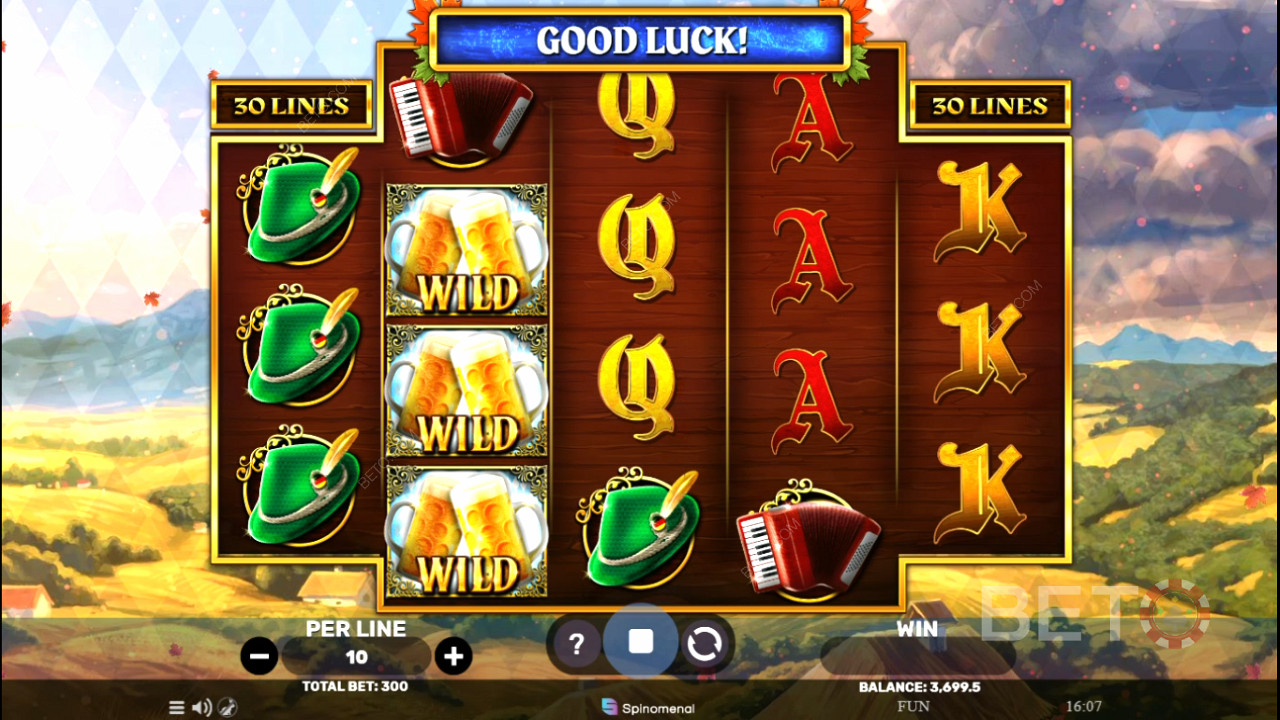Image resolution: width=1280 pixels, height=720 pixels.
Task: Toggle the sound speaker icon
Action: pos(201,707)
